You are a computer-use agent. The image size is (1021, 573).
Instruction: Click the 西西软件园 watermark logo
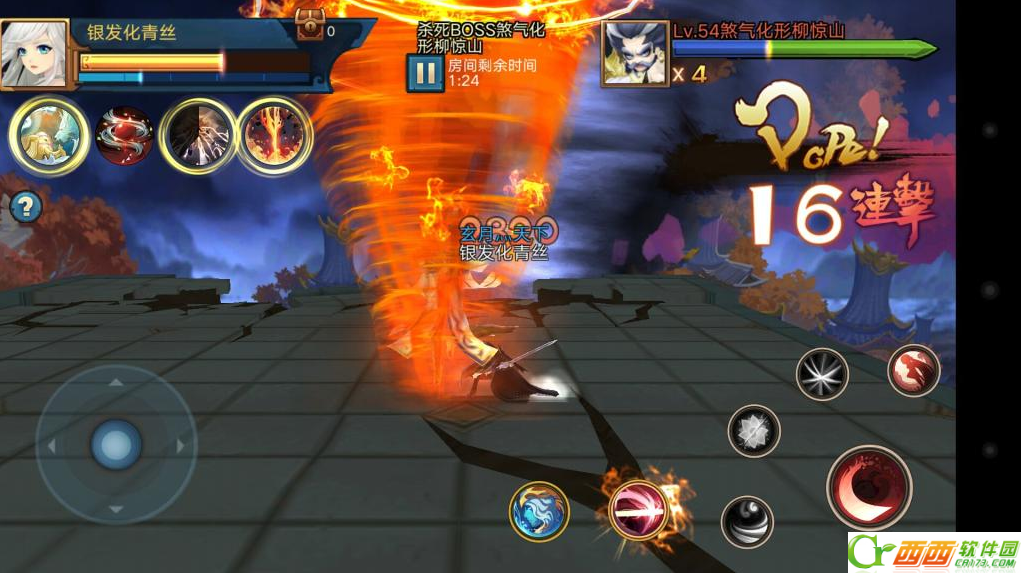(933, 551)
